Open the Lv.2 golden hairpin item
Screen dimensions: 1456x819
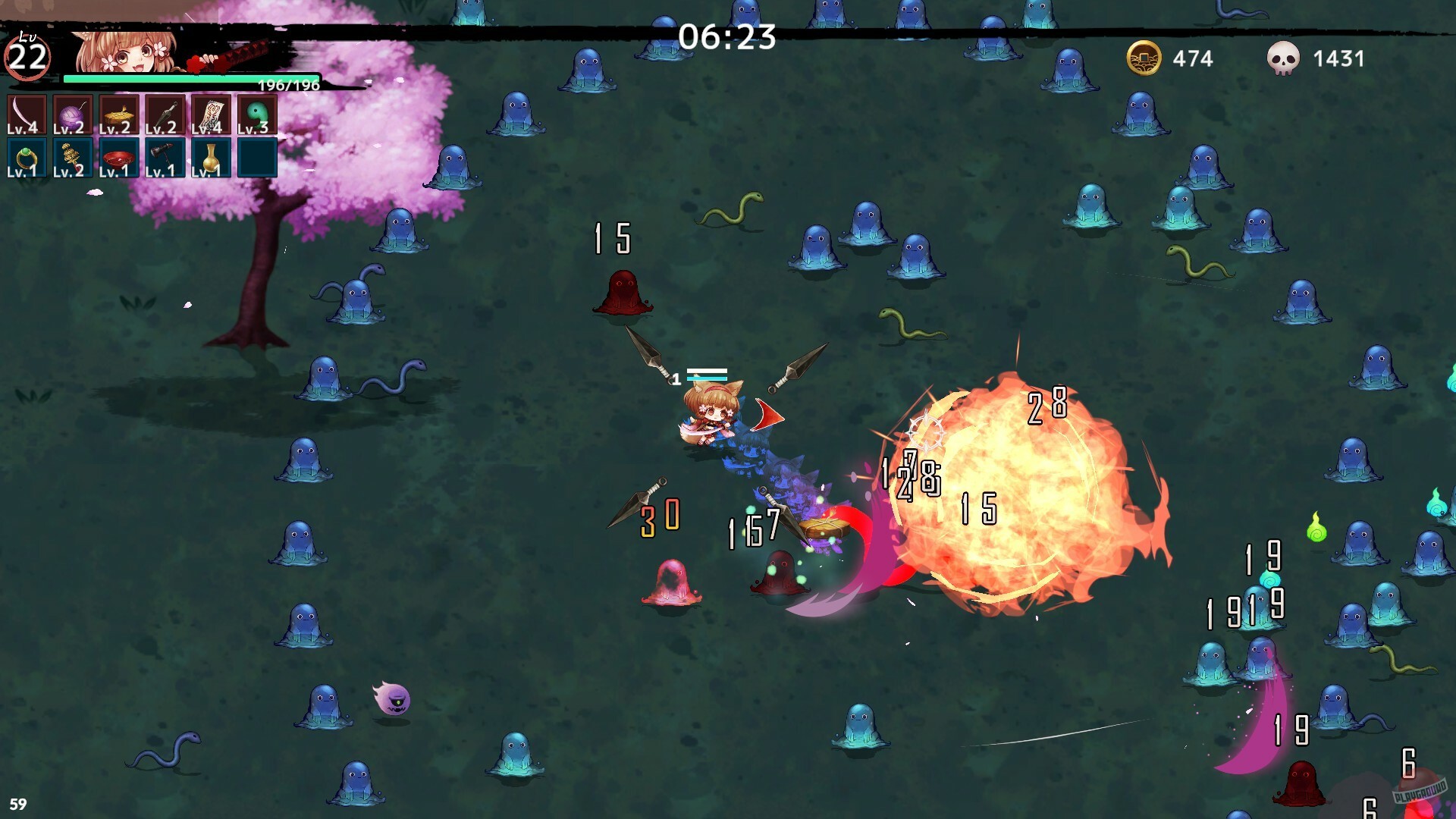coord(72,157)
